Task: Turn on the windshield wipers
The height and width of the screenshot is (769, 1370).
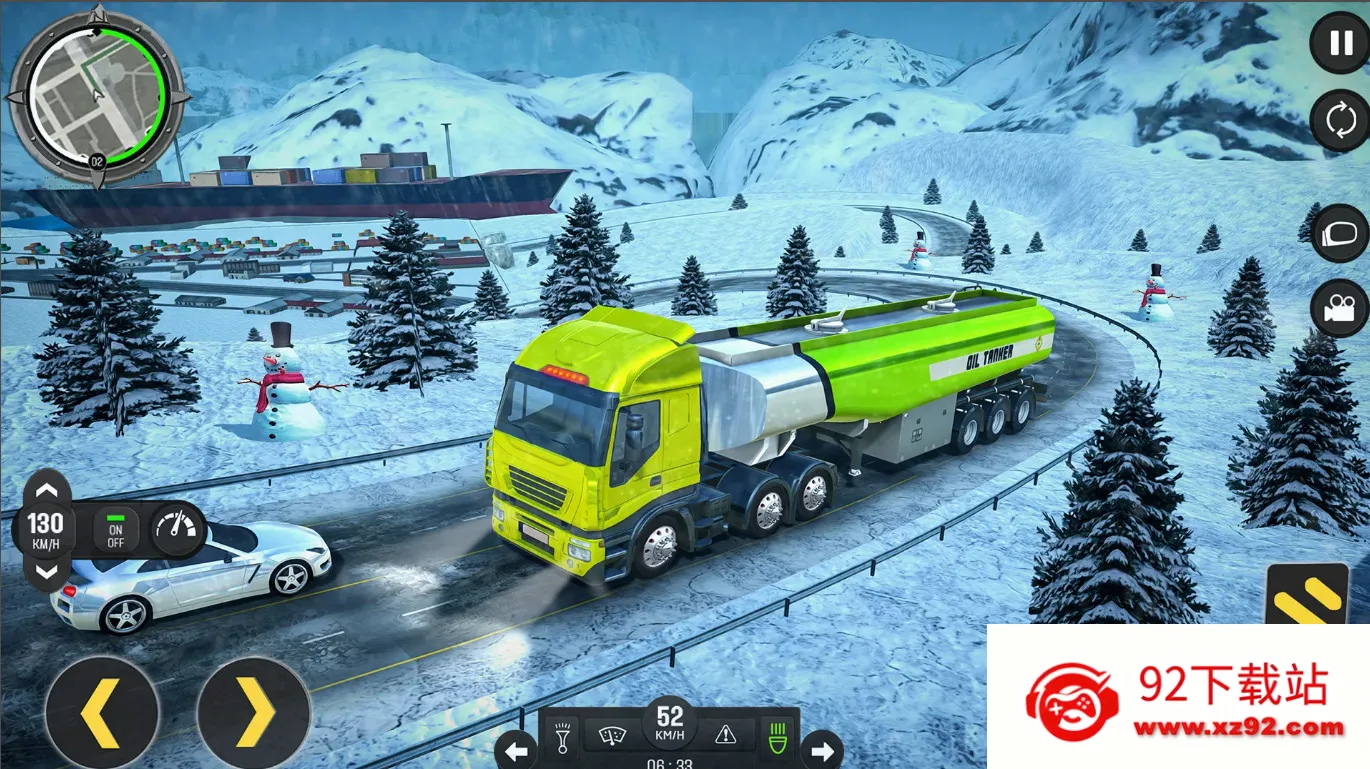Action: 610,736
